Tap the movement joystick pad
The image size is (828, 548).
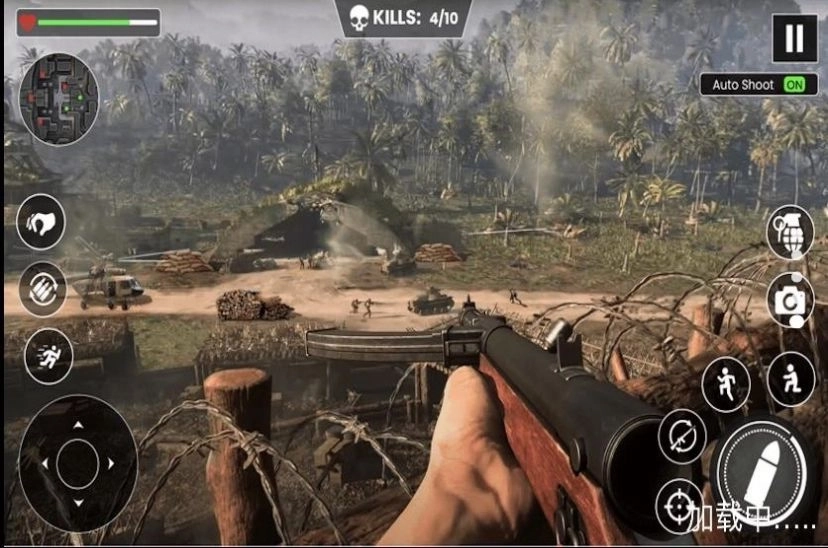78,463
